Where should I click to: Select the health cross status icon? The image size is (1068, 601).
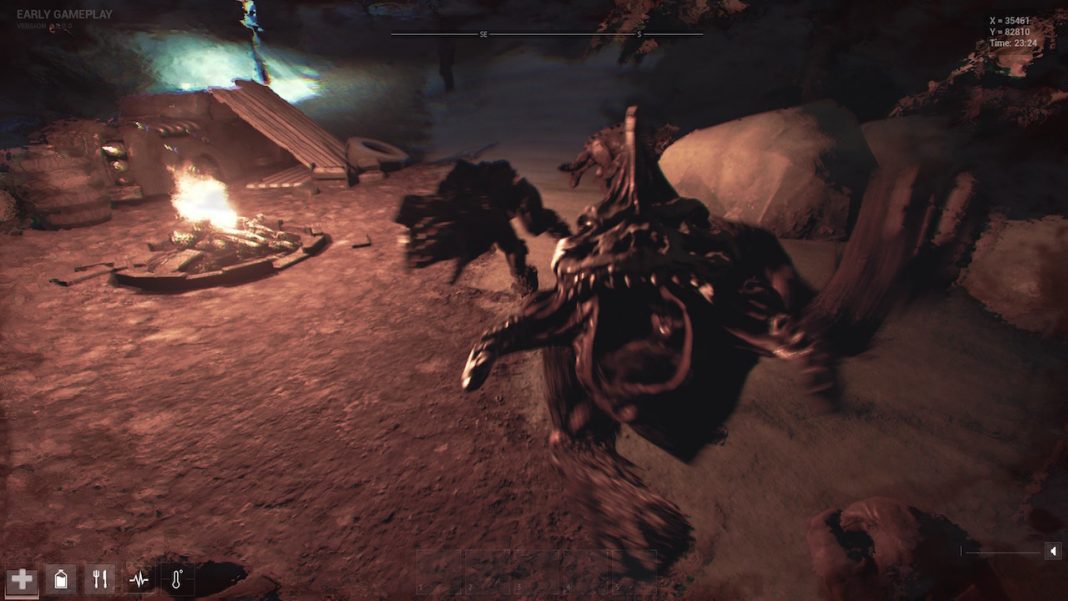(21, 579)
